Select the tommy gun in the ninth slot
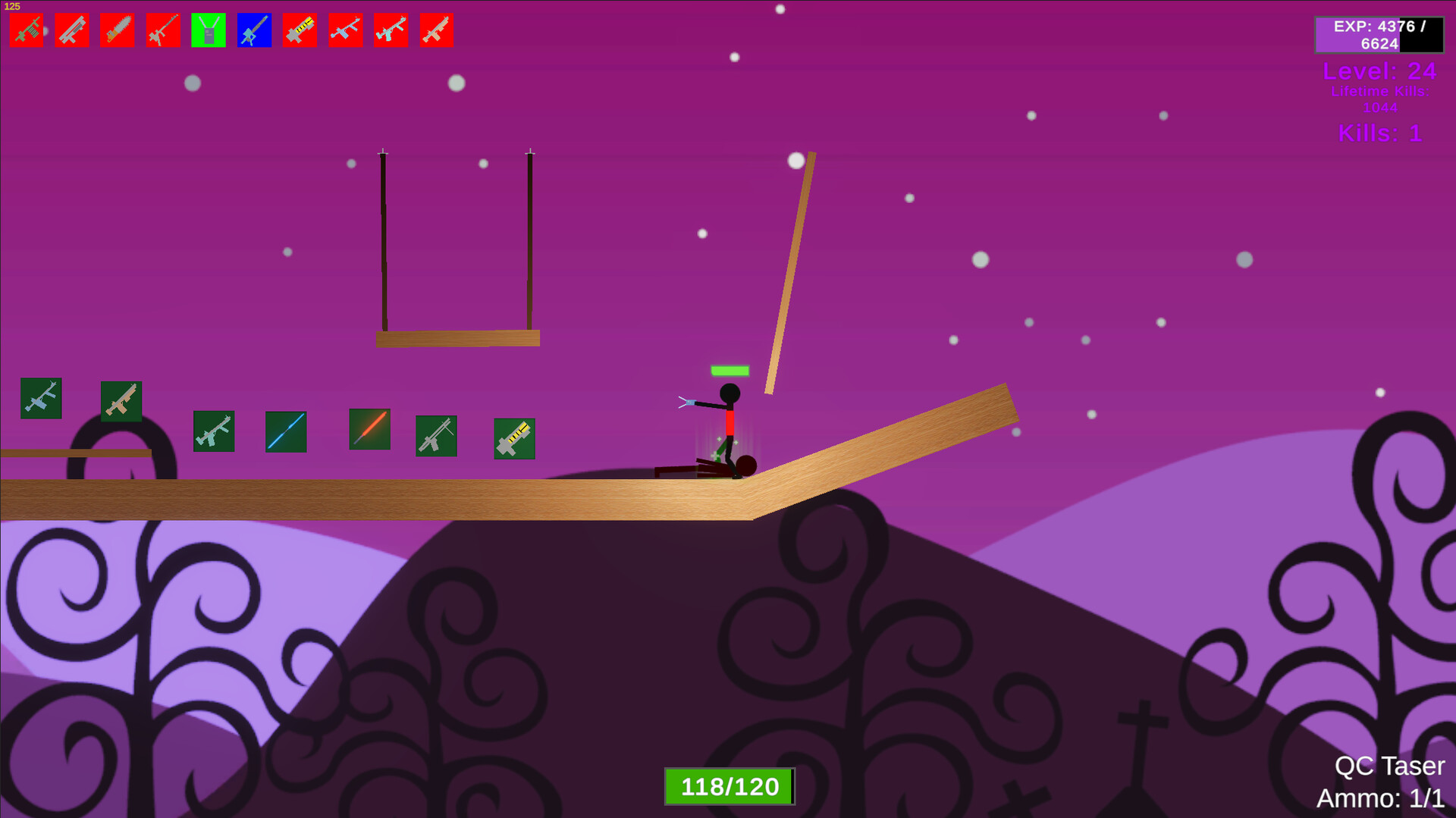The height and width of the screenshot is (818, 1456). [391, 30]
